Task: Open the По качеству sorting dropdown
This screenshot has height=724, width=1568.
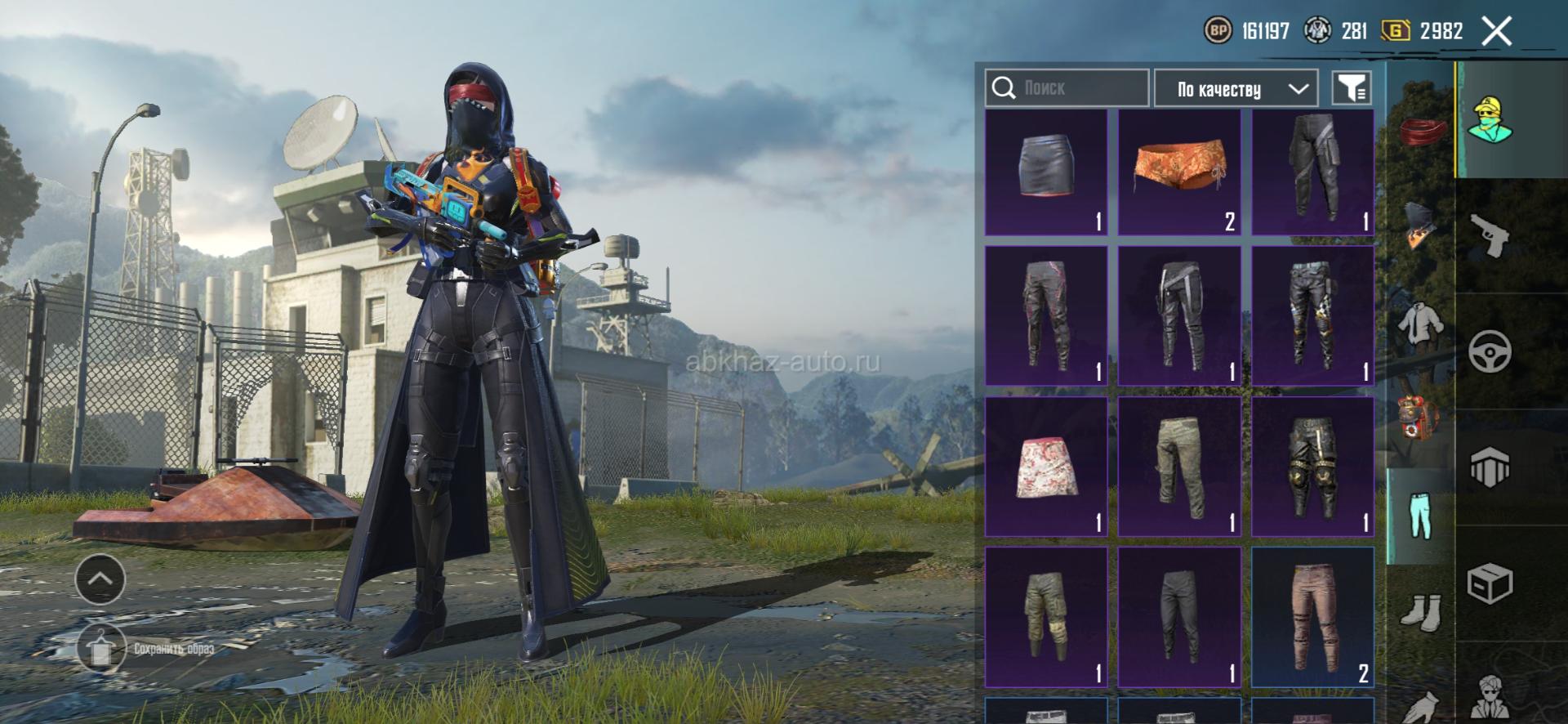Action: click(x=1236, y=88)
